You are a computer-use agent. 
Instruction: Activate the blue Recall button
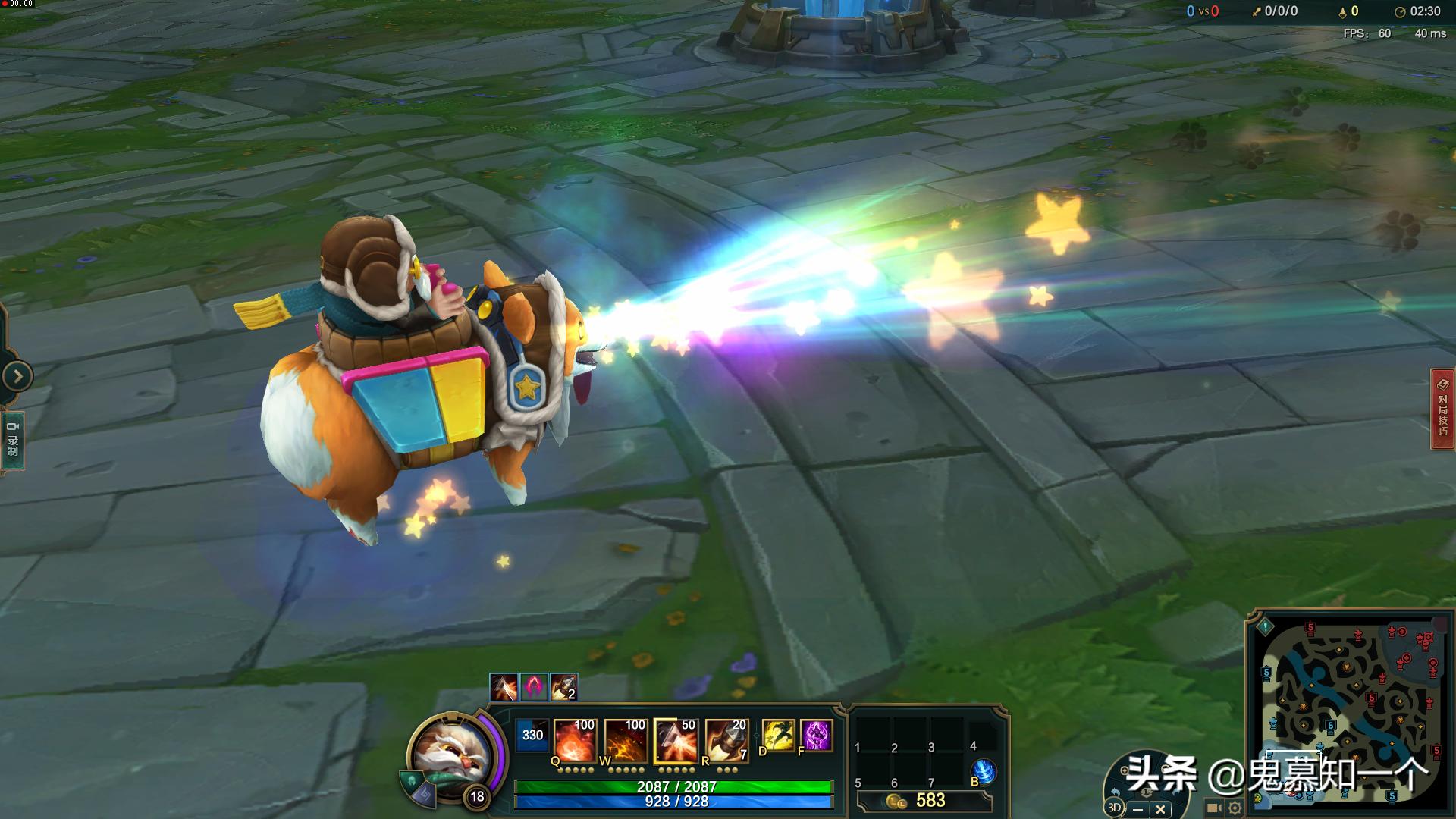point(983,771)
